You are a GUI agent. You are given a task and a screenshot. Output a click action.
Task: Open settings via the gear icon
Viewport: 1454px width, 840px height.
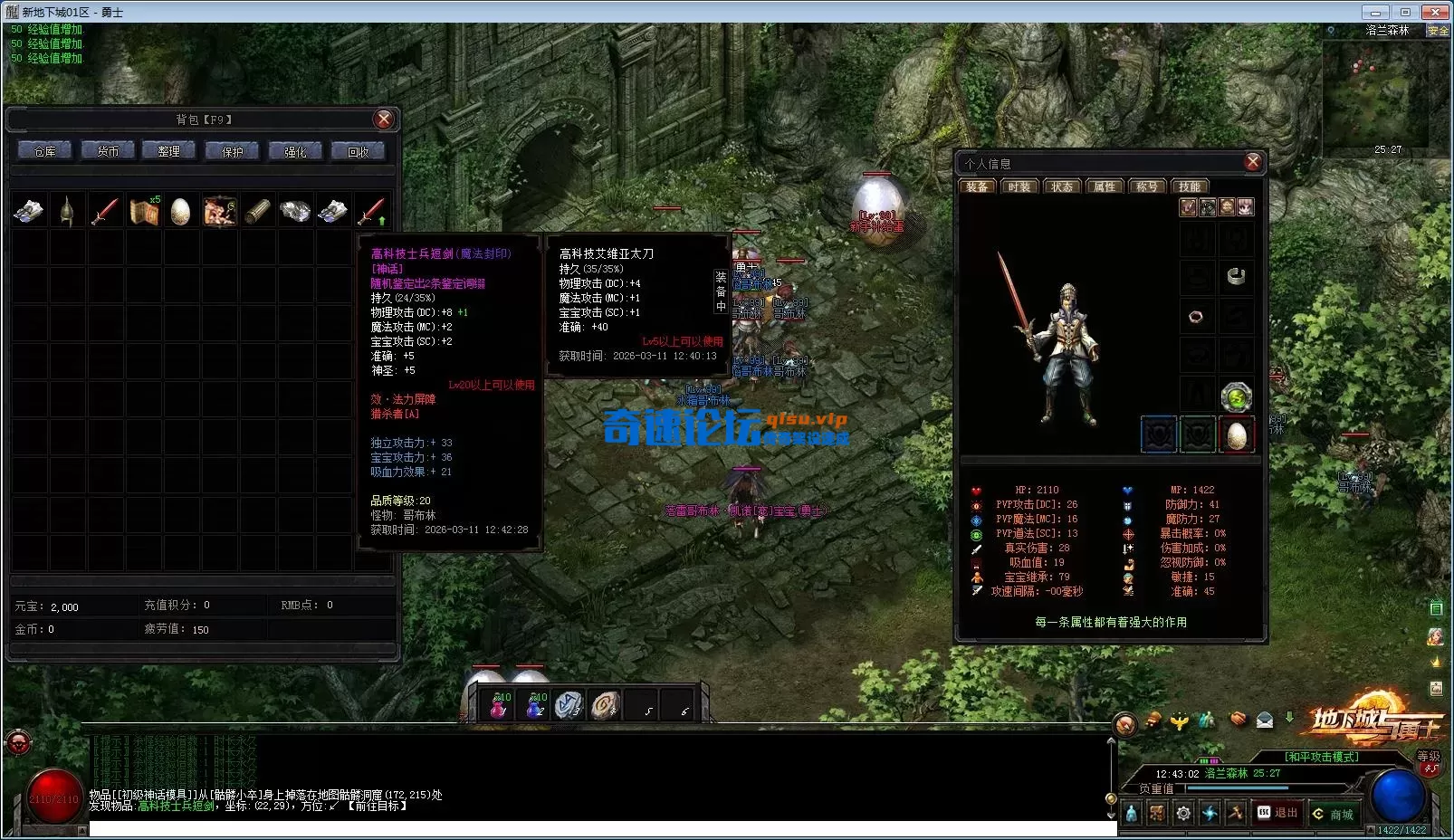click(1183, 814)
